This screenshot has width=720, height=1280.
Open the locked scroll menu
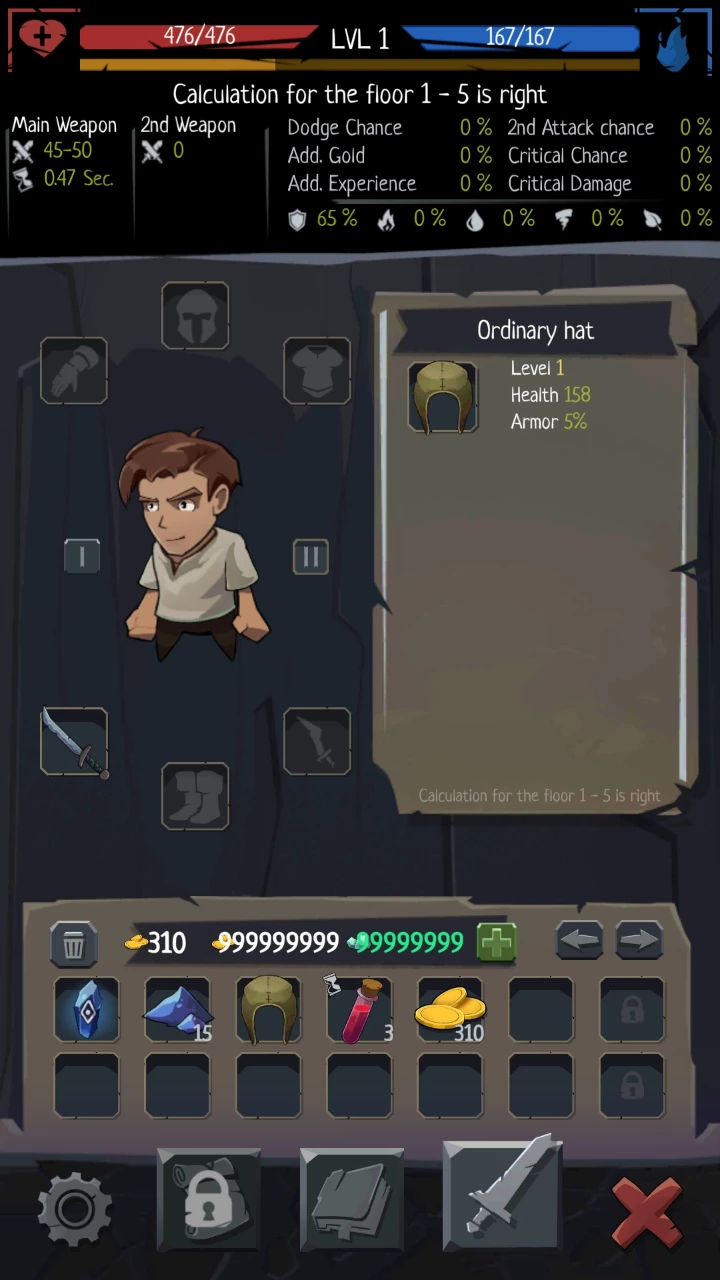[208, 1200]
